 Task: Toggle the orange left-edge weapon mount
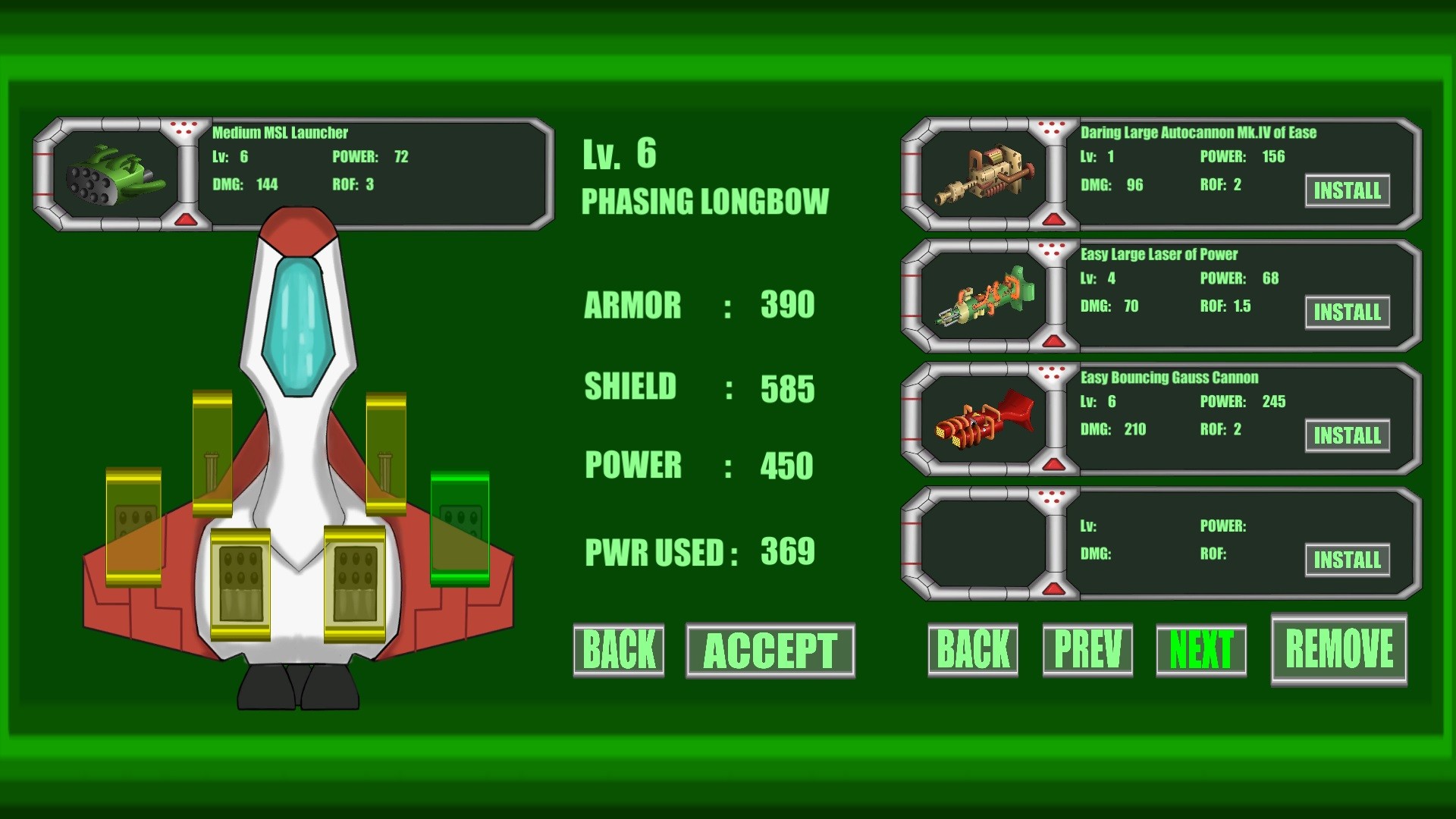click(x=135, y=527)
